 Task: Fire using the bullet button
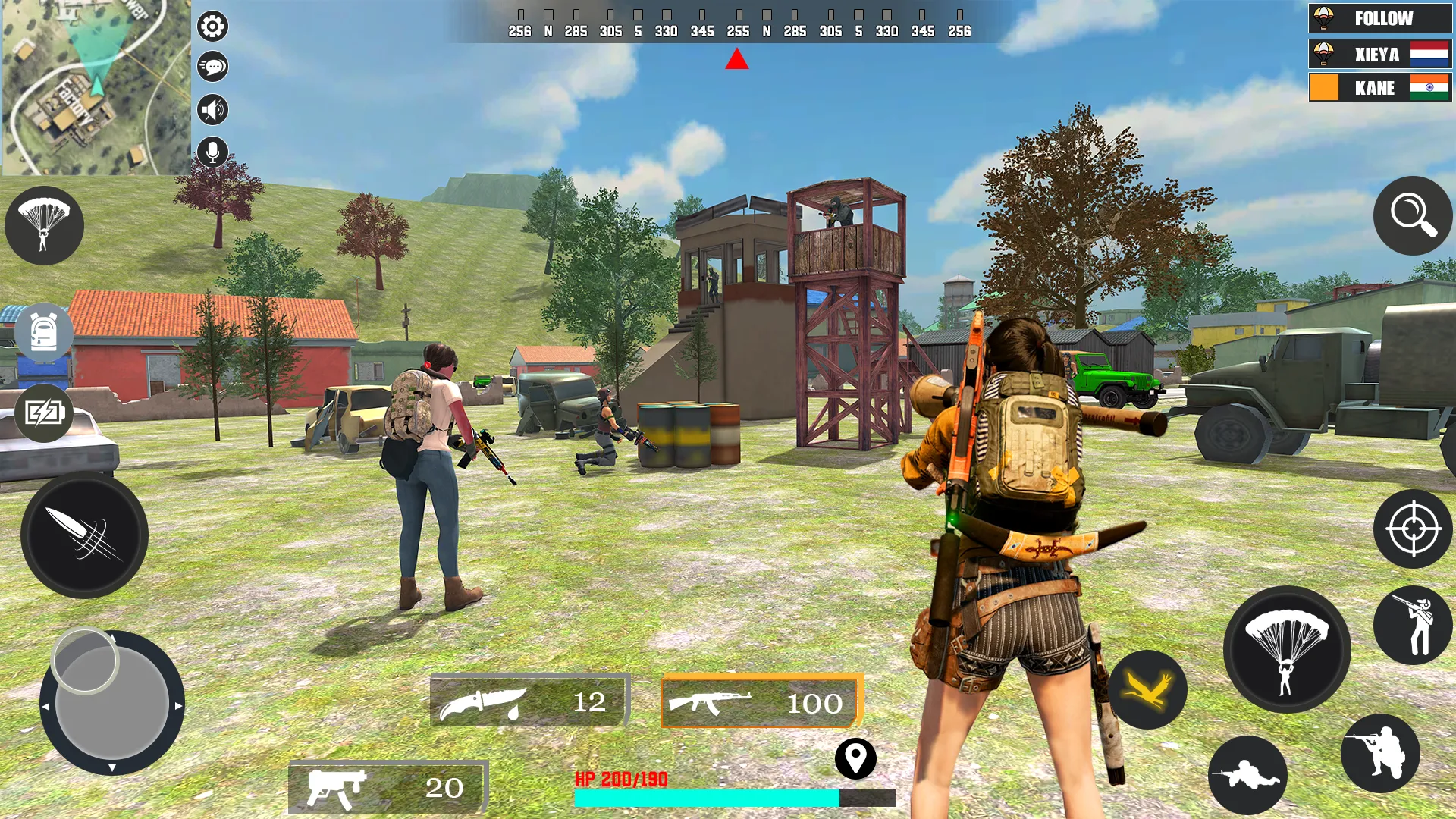[x=84, y=535]
